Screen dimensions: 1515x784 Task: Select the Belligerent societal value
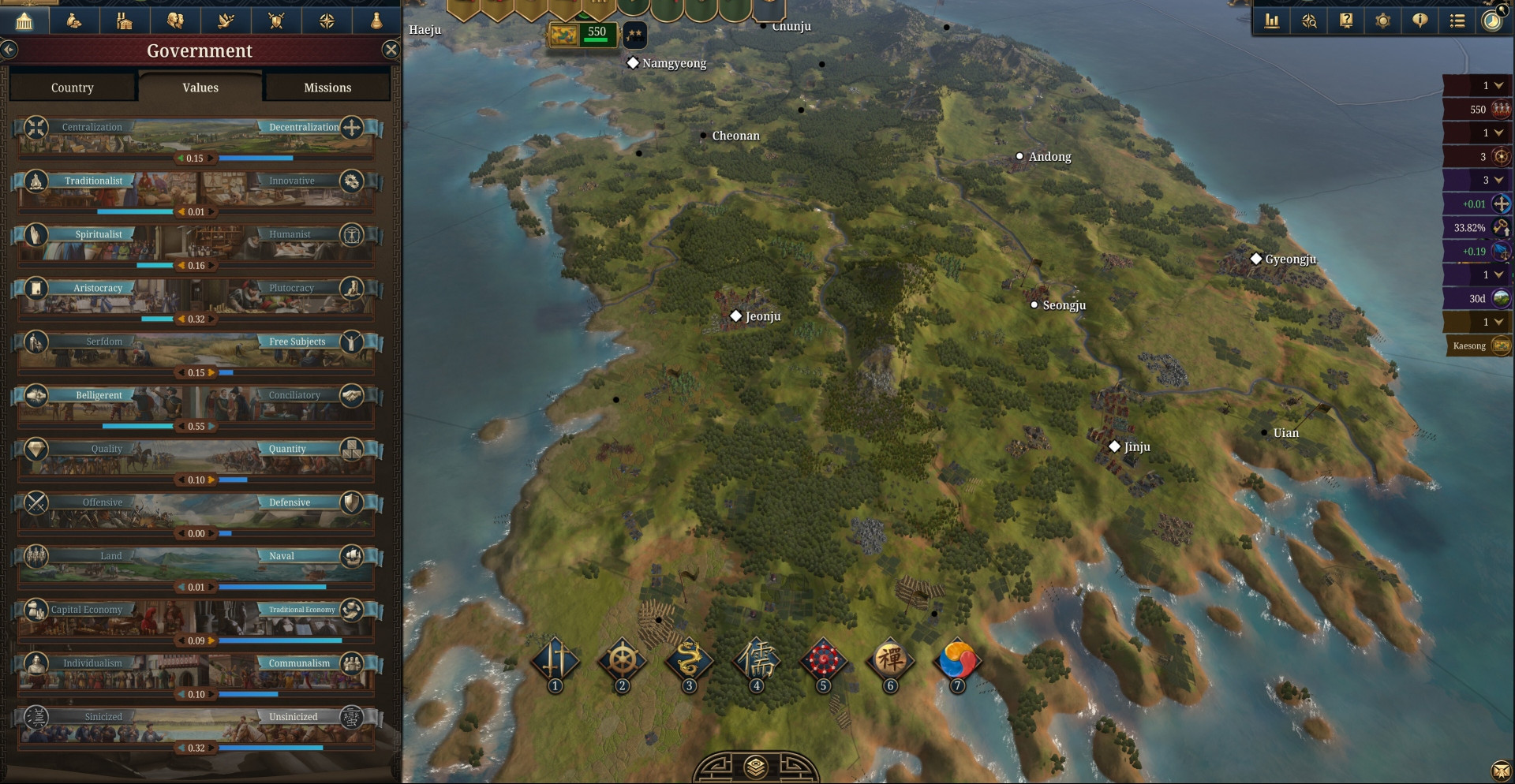99,395
